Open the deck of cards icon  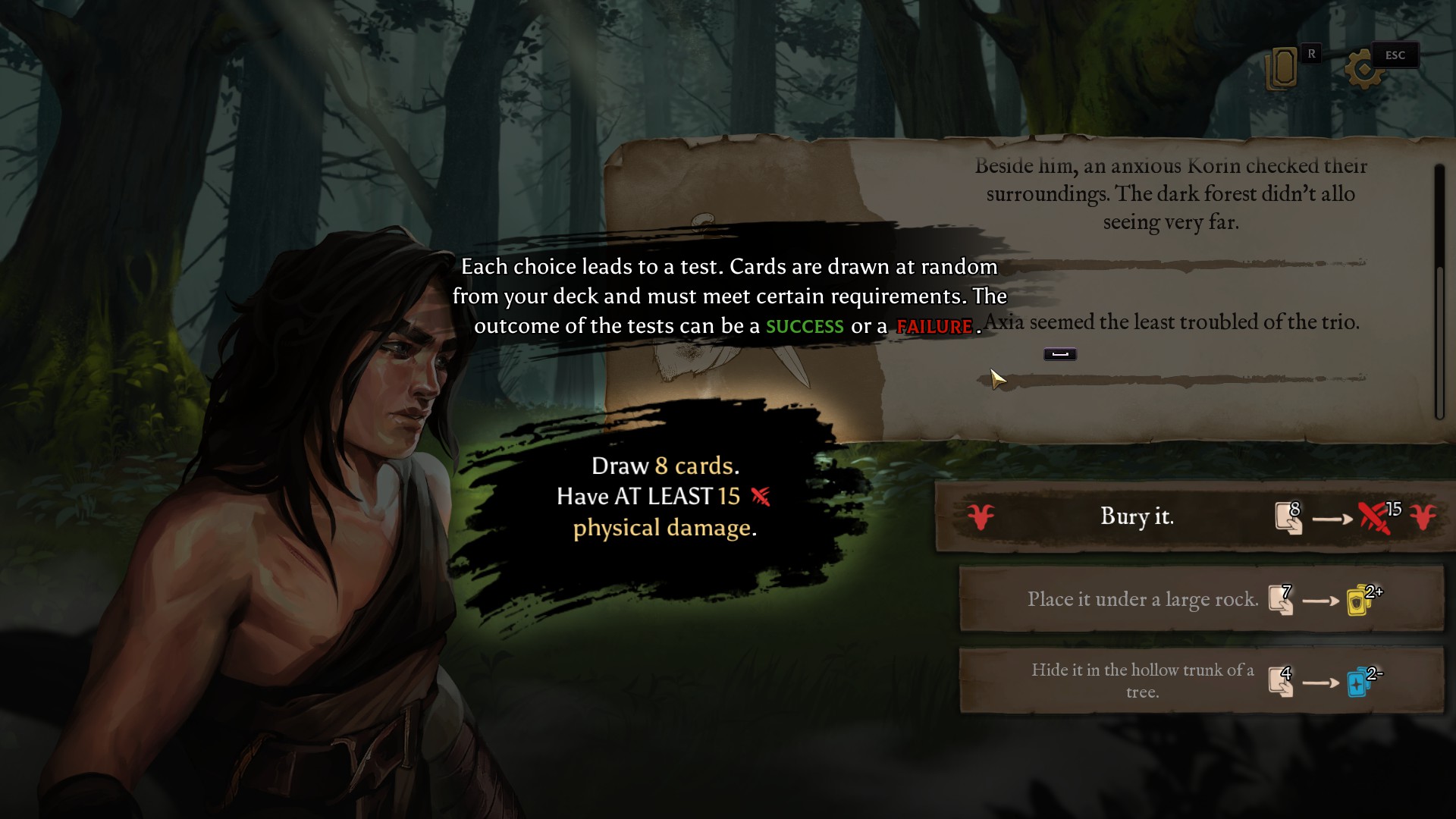[1282, 69]
